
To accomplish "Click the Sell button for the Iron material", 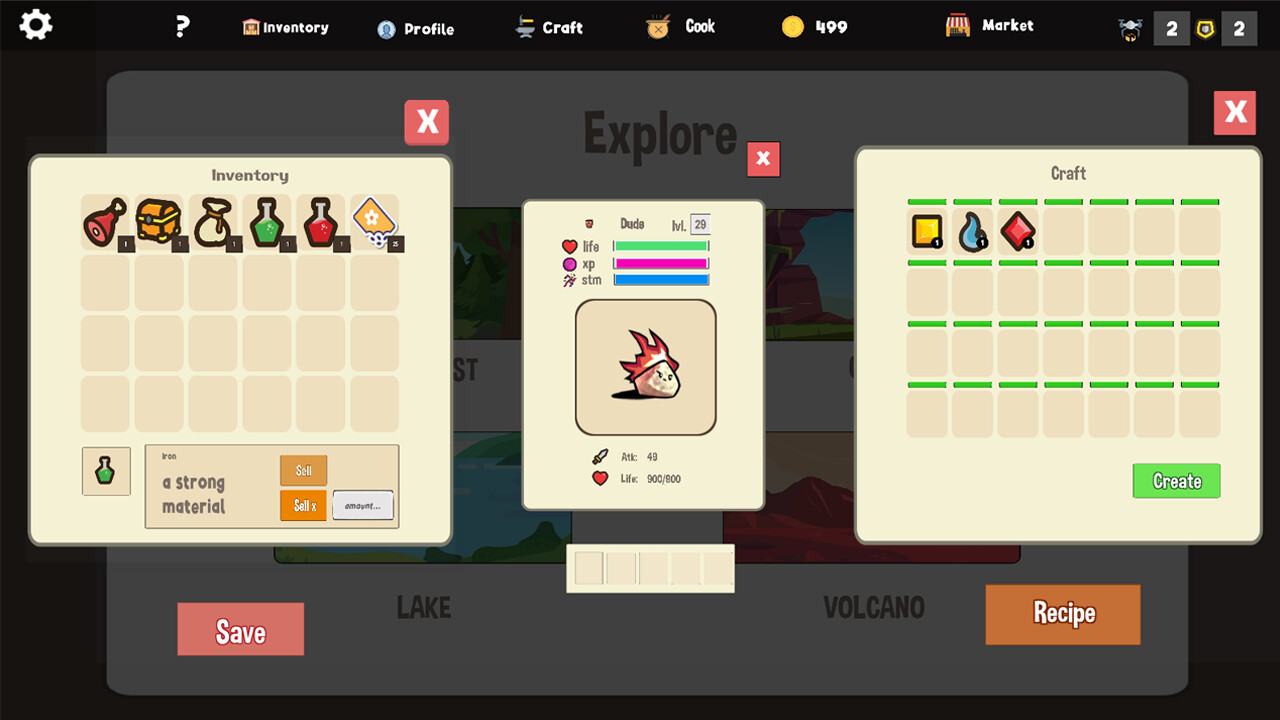I will coord(303,470).
